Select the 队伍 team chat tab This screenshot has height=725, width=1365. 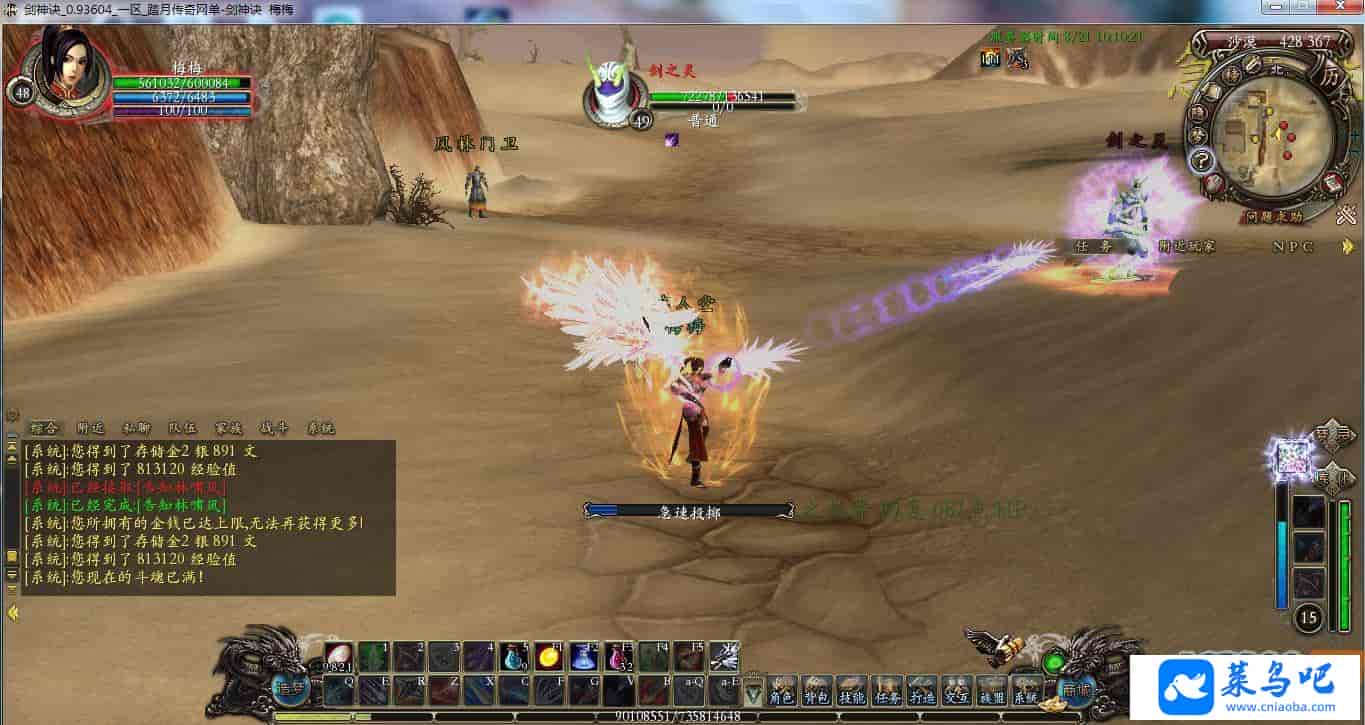[182, 428]
